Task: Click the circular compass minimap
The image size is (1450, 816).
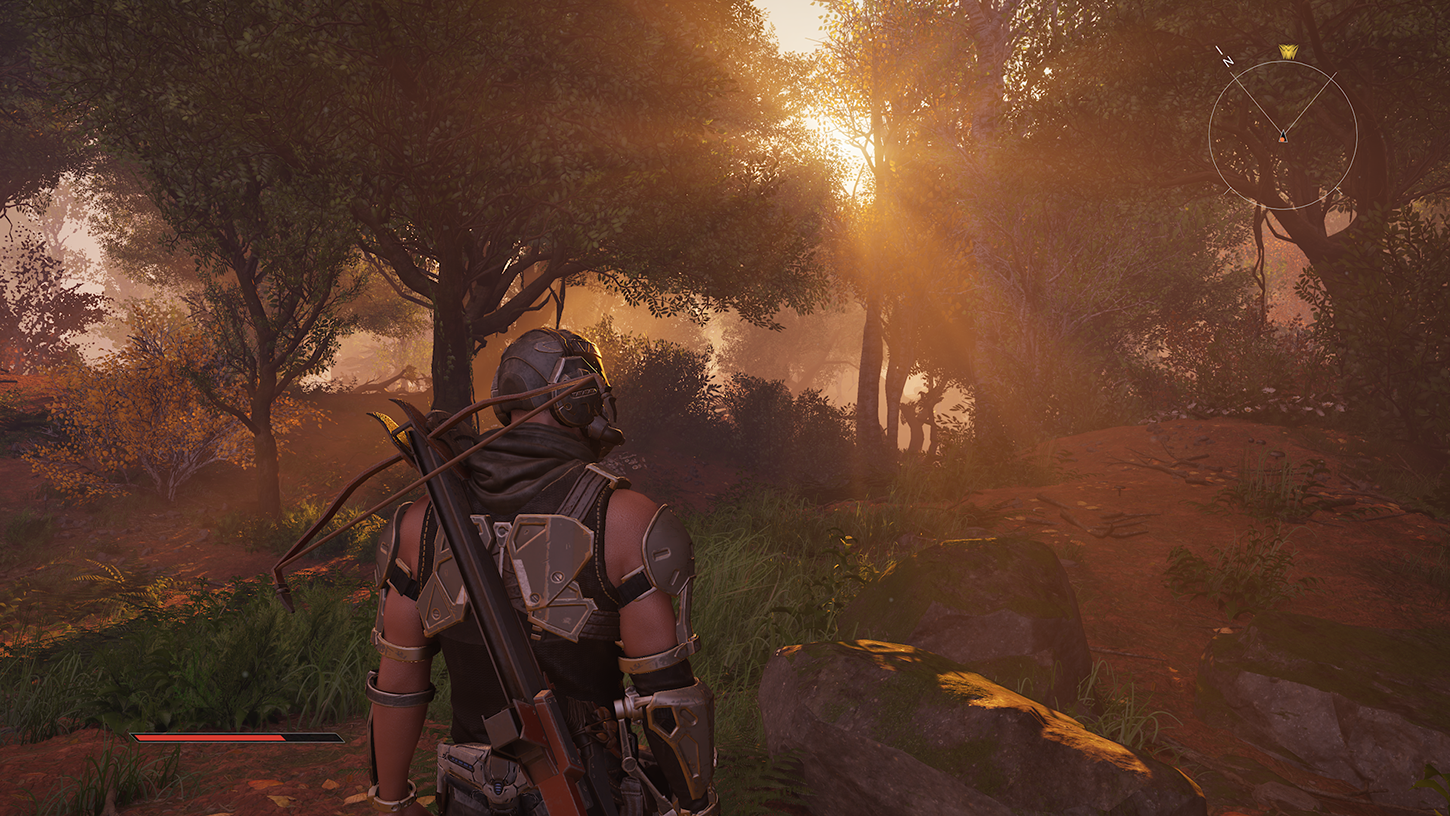Action: coord(1282,135)
